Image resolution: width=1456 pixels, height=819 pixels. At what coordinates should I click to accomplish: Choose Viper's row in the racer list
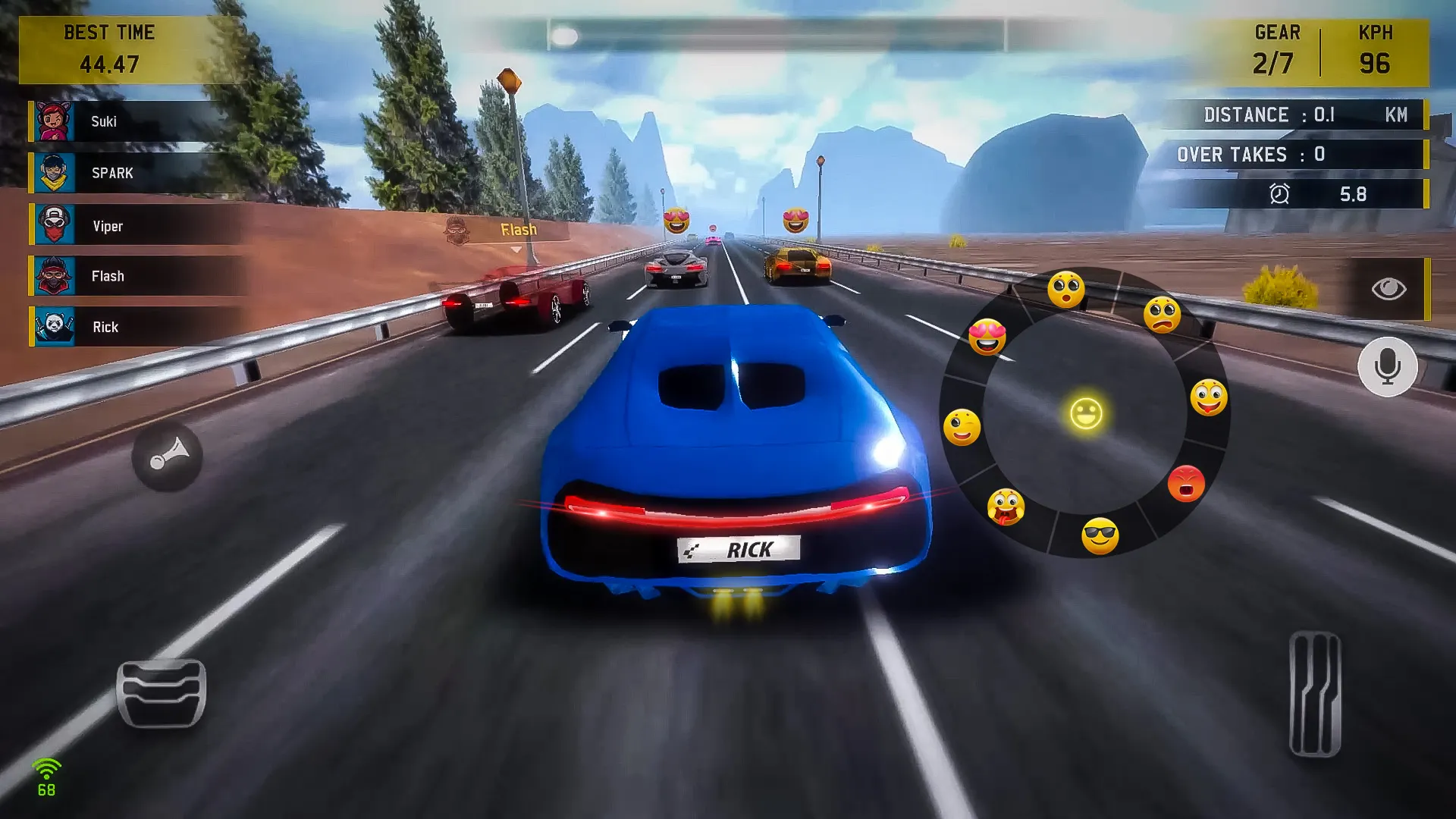(x=129, y=226)
